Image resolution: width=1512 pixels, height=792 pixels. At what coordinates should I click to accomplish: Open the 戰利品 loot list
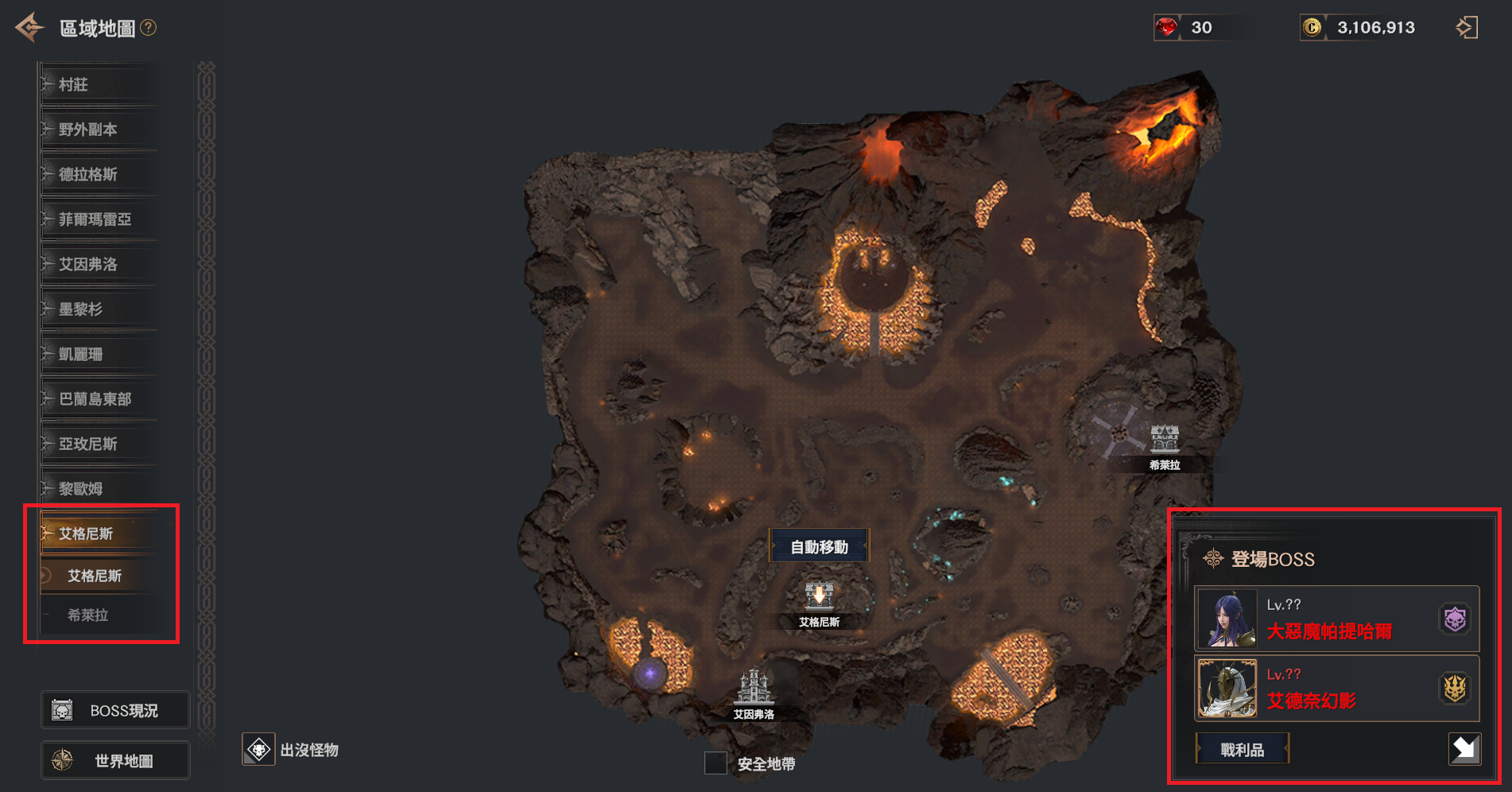coord(1242,750)
